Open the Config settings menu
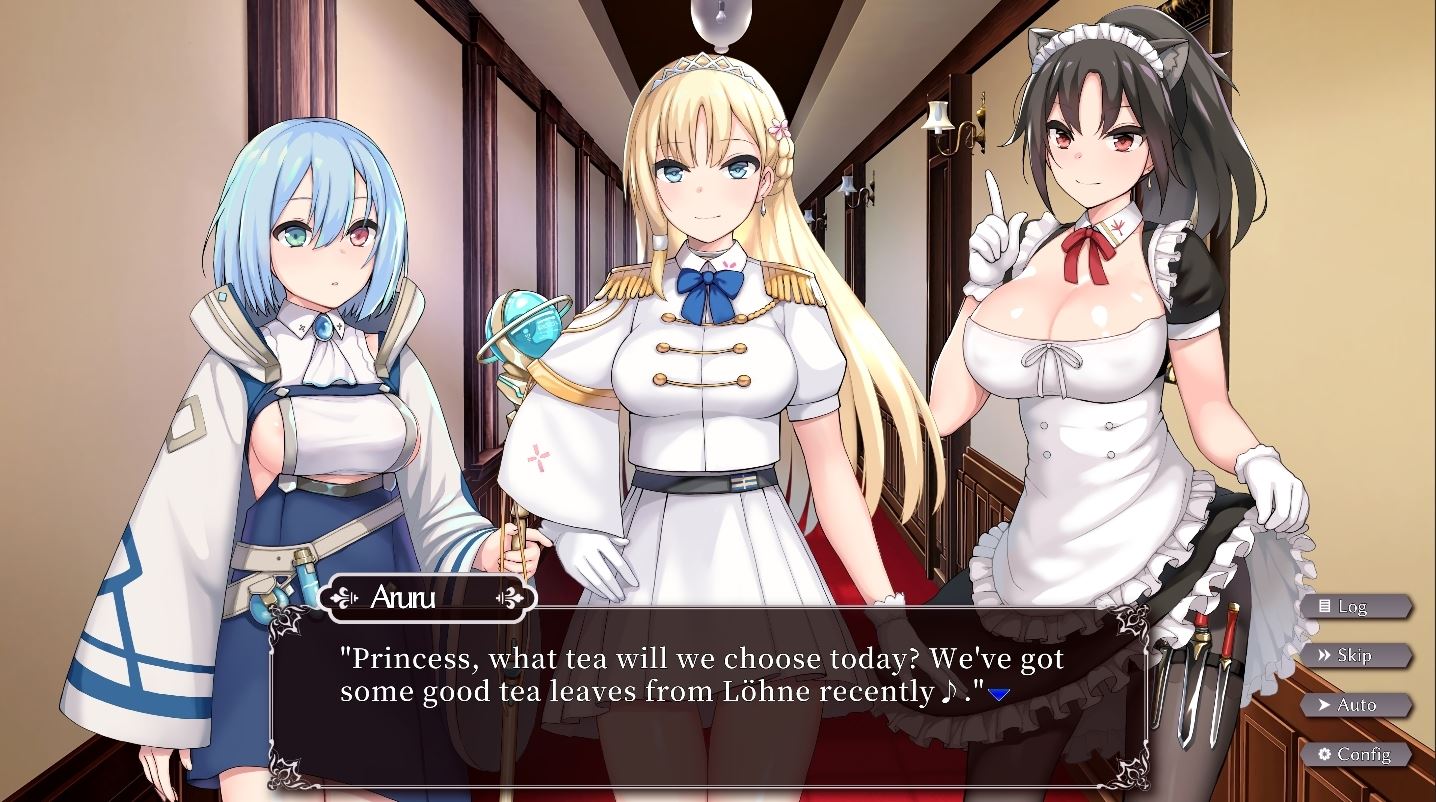The image size is (1436, 802). pyautogui.click(x=1358, y=754)
